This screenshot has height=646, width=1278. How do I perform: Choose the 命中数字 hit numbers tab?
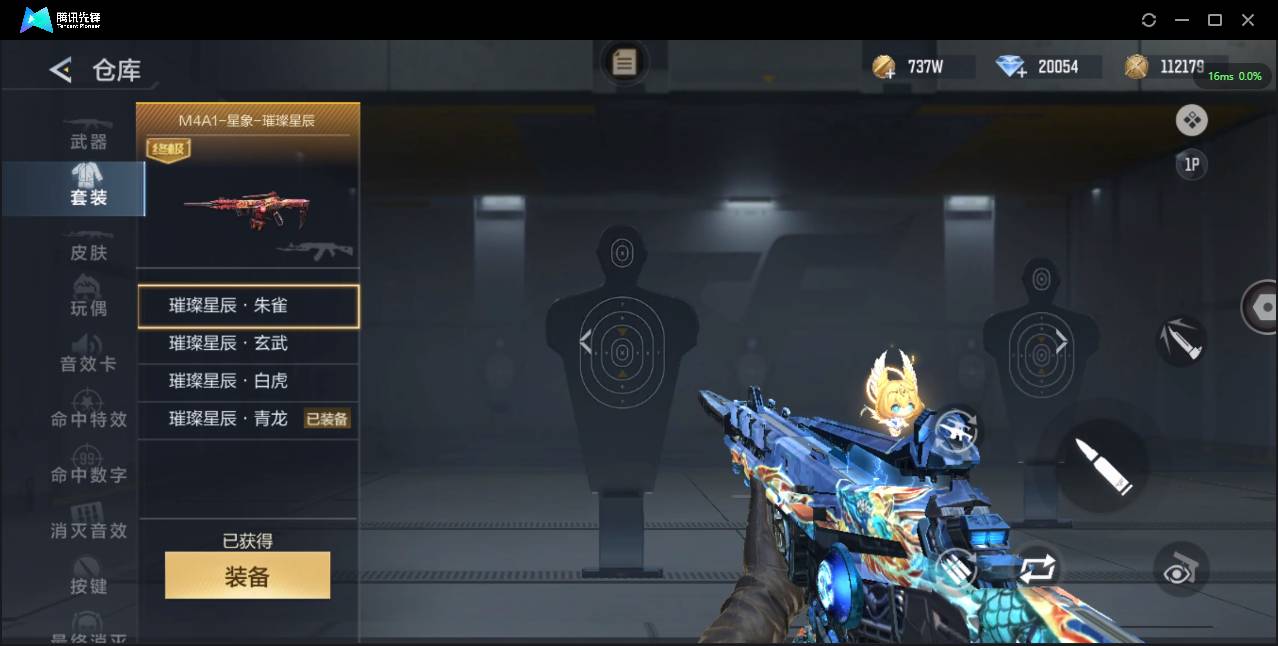click(x=88, y=474)
